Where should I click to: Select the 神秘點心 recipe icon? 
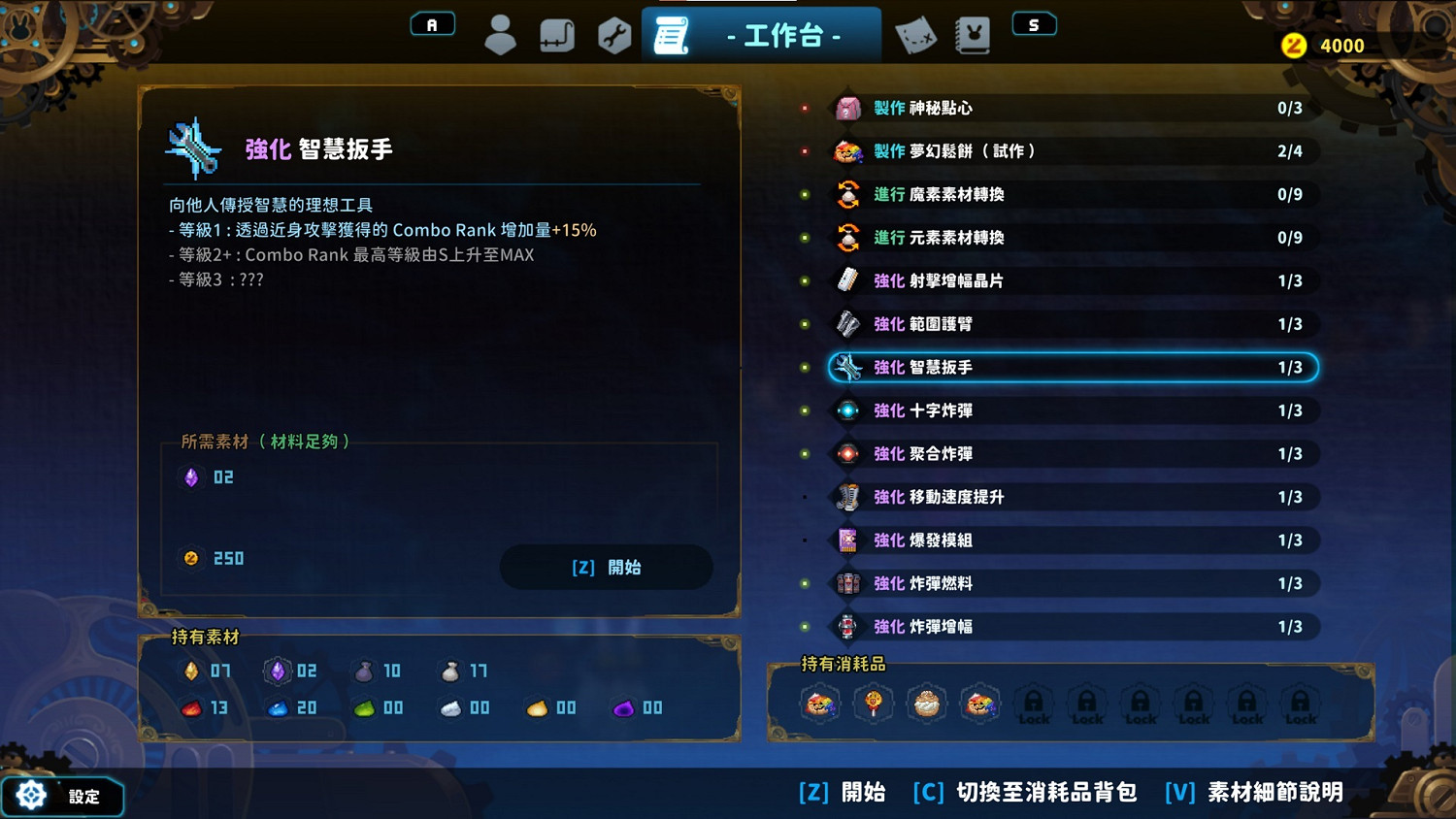846,108
